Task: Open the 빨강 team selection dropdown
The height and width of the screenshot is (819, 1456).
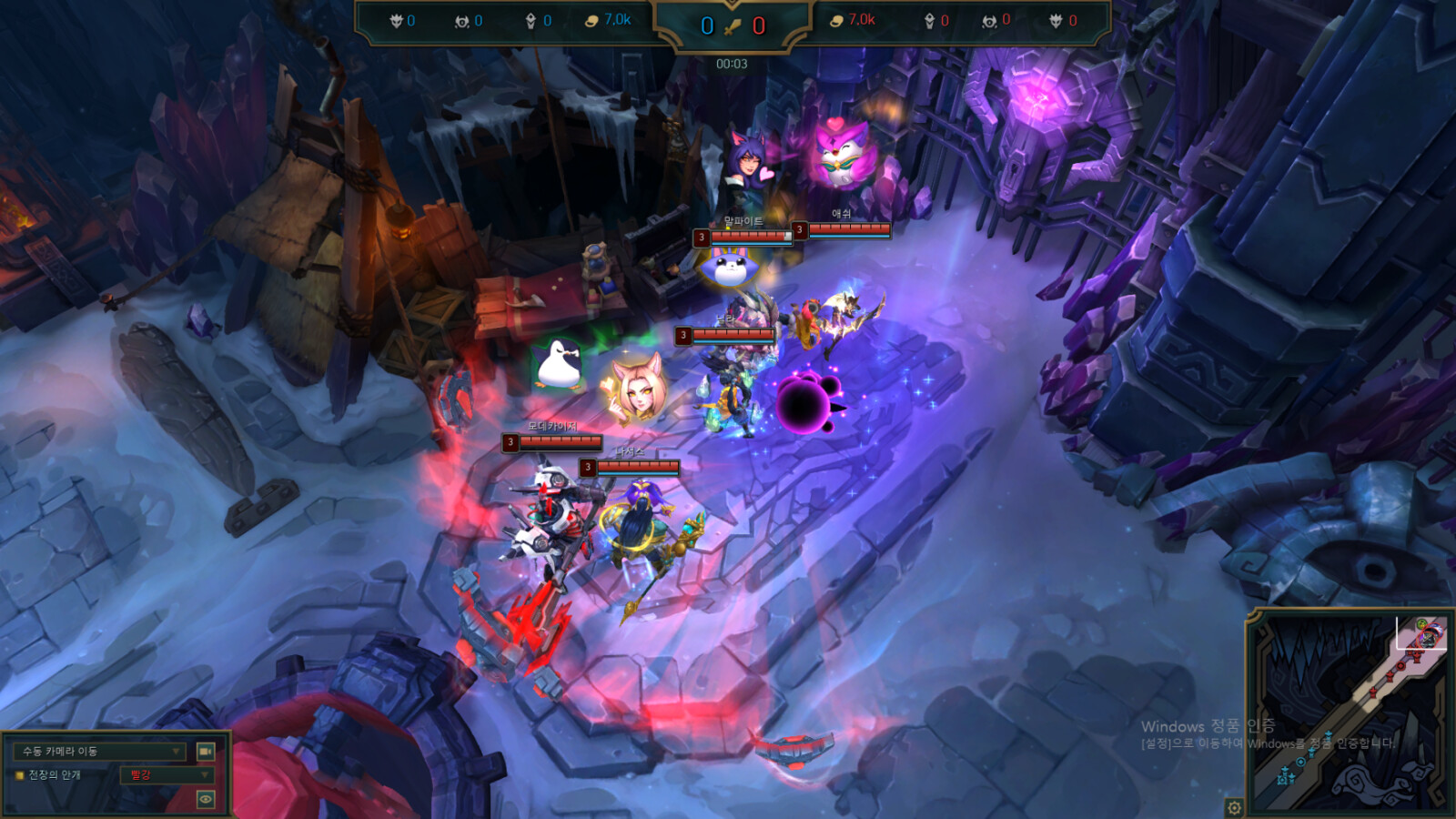Action: 167,775
